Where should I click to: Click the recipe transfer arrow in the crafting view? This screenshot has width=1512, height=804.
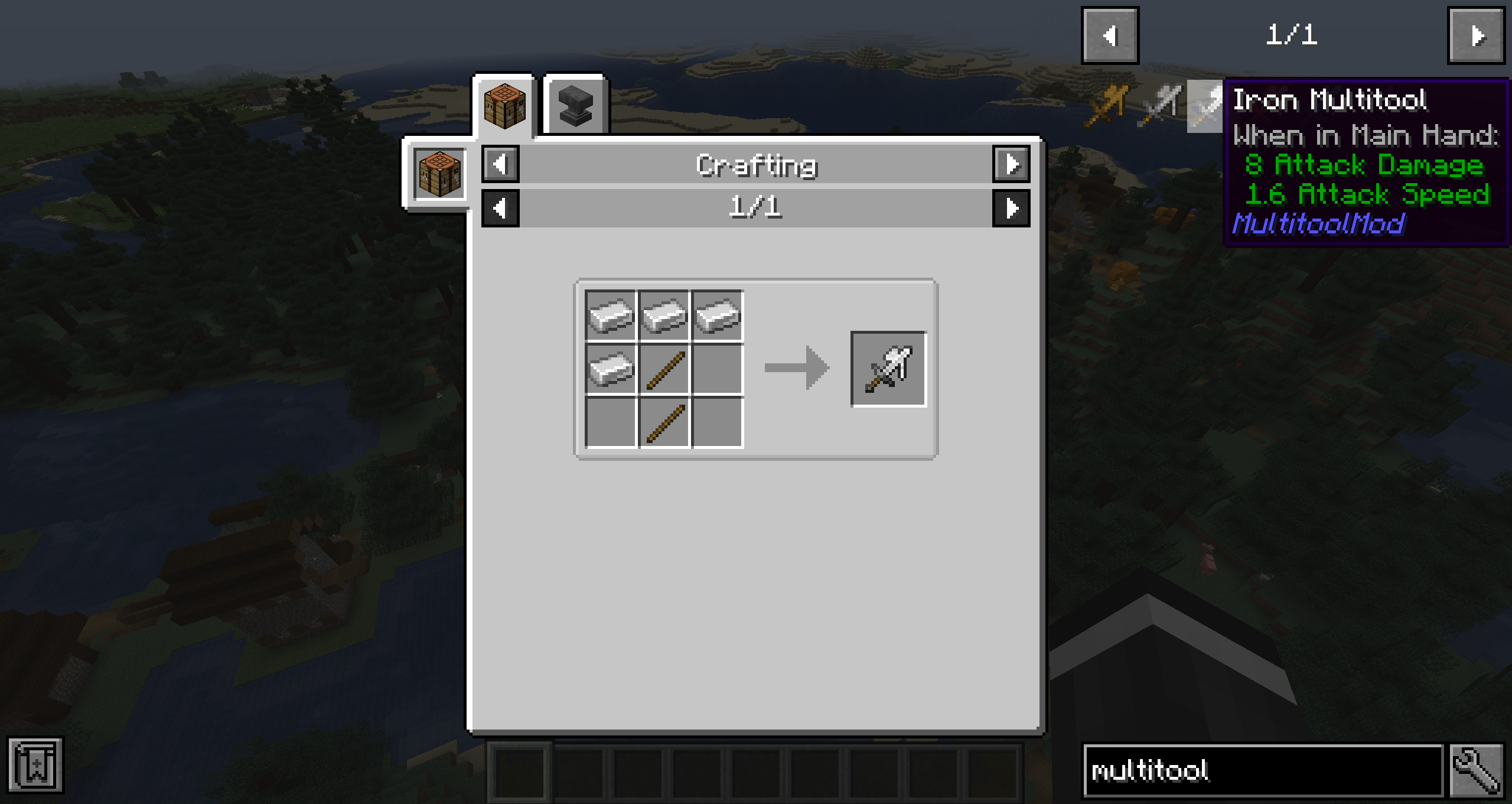point(796,367)
